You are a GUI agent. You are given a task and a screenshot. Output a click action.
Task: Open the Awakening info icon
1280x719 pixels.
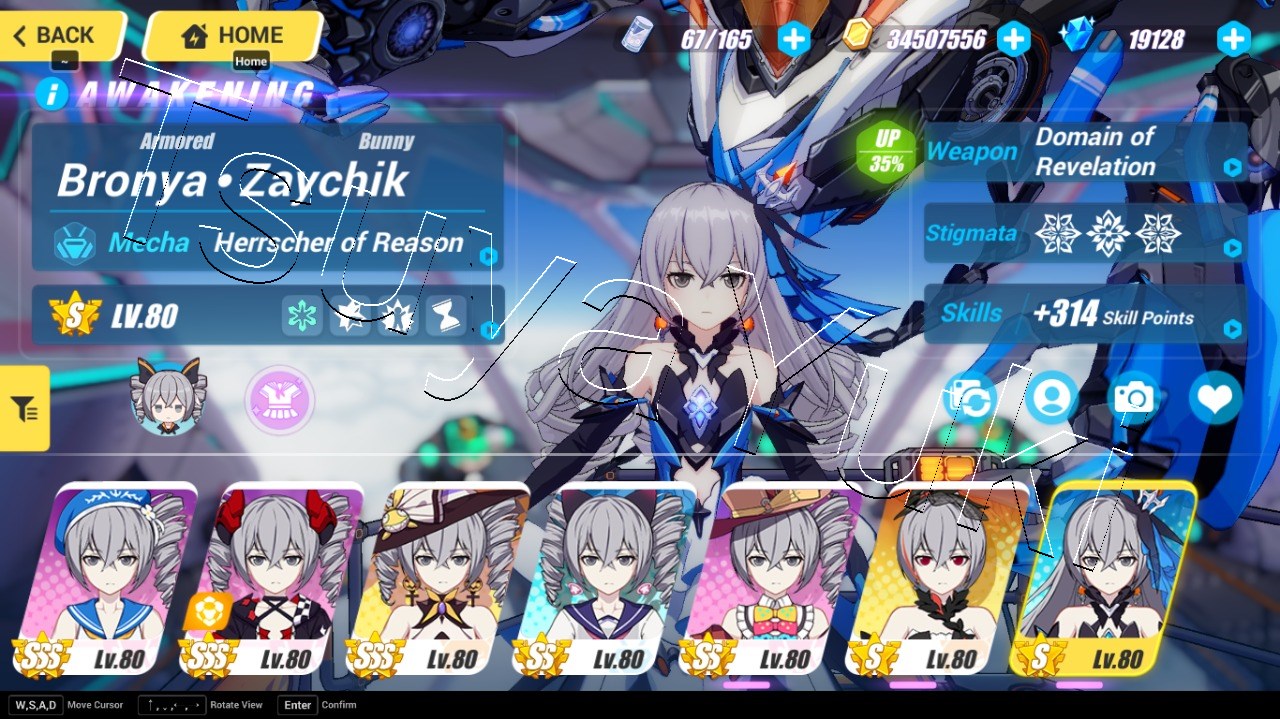tap(52, 94)
